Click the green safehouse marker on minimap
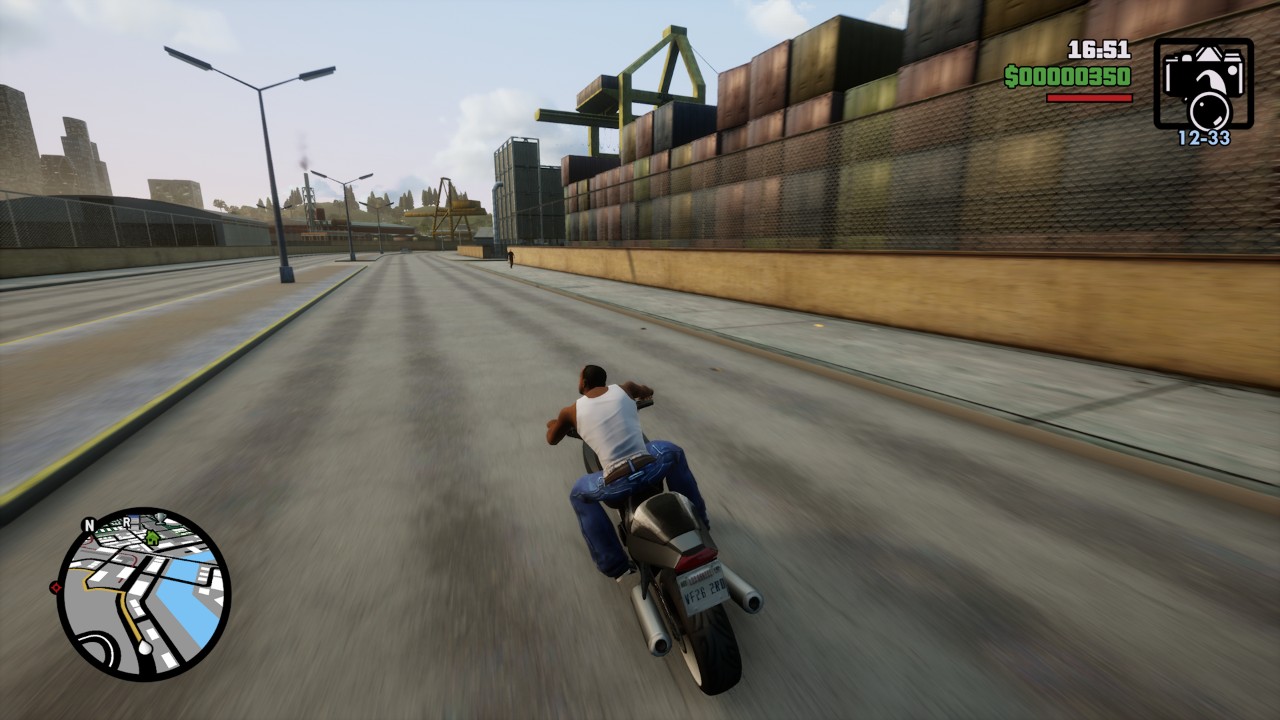 point(152,538)
